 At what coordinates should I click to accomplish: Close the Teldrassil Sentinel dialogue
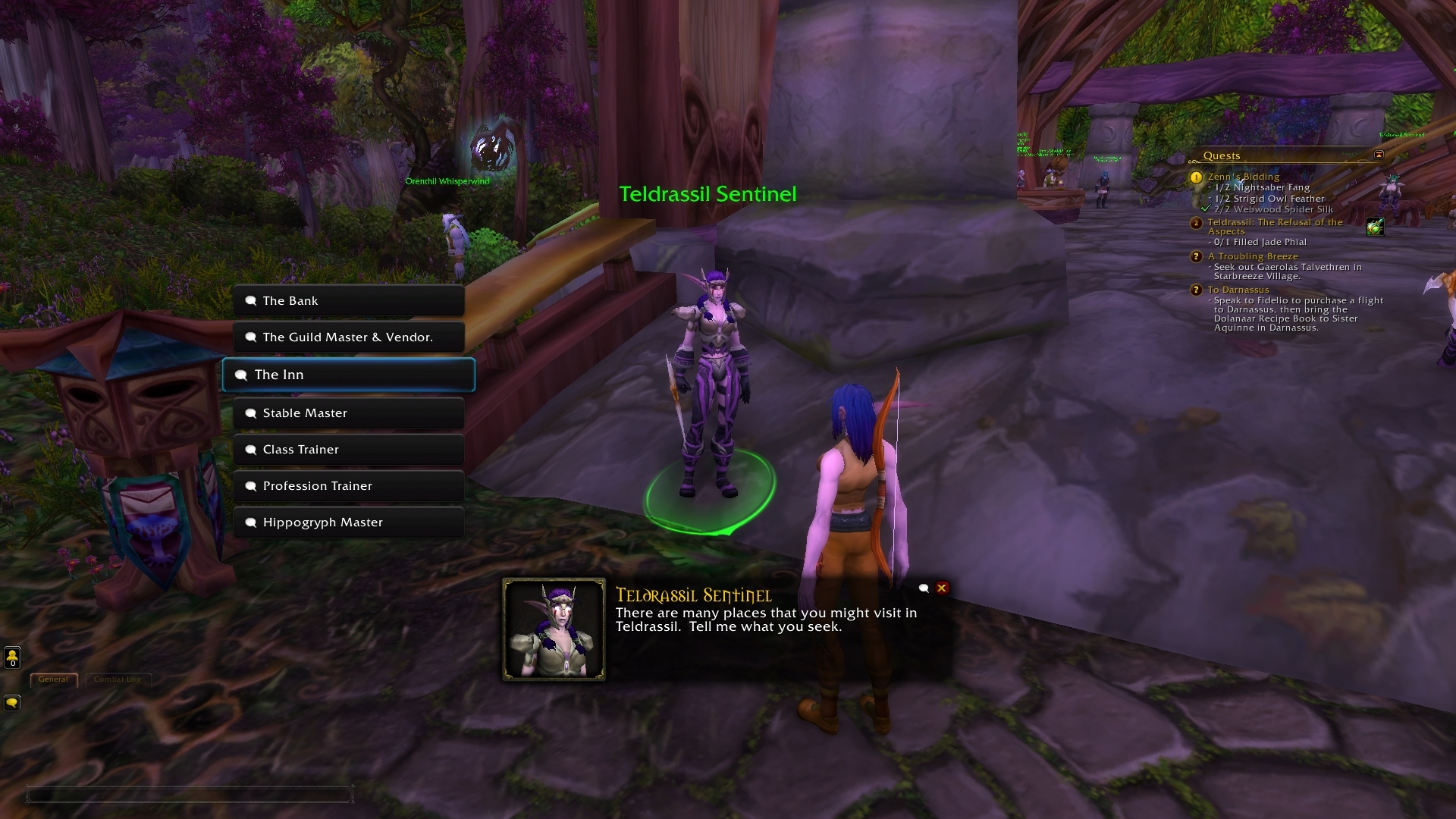pyautogui.click(x=942, y=588)
